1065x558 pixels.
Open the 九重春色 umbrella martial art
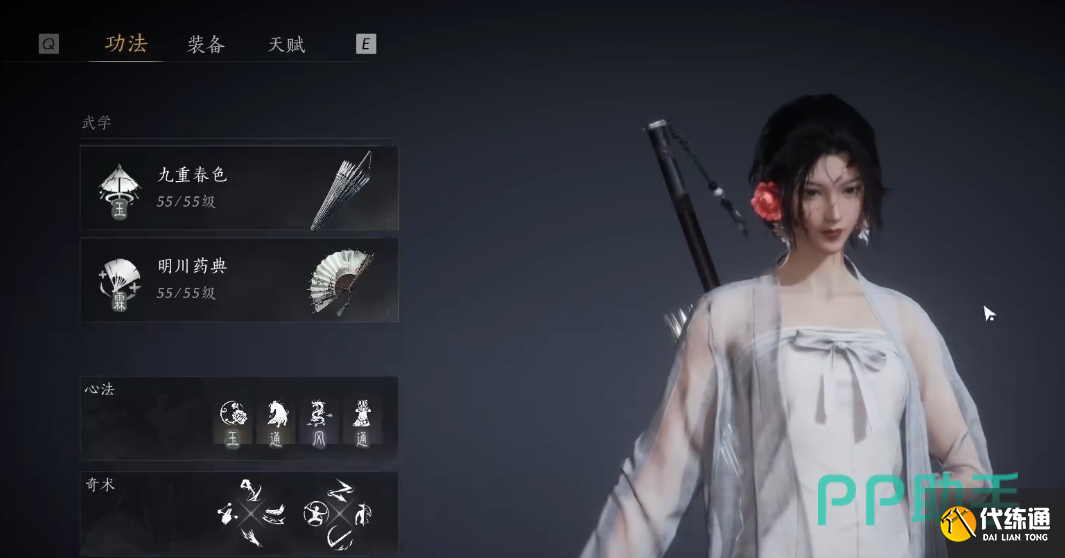[x=239, y=188]
